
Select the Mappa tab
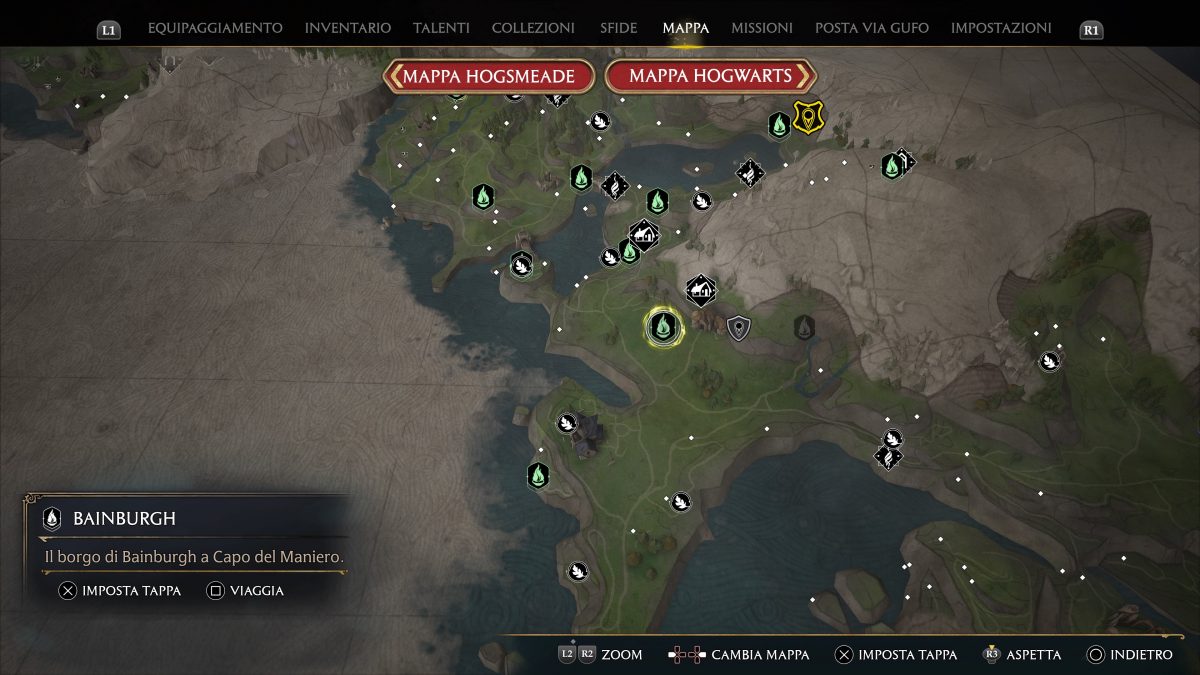[x=686, y=28]
